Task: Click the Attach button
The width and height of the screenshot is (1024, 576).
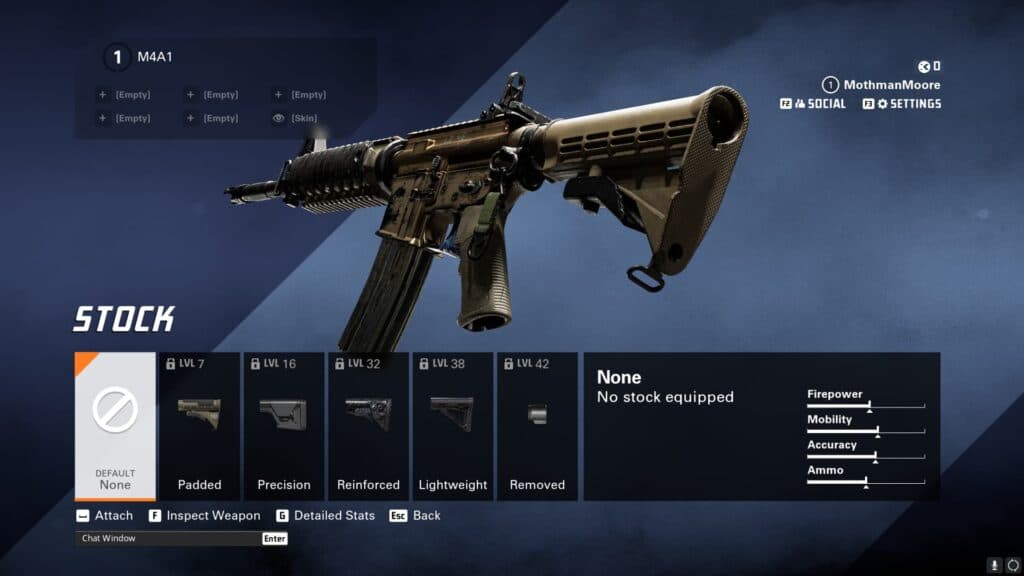Action: coord(104,516)
